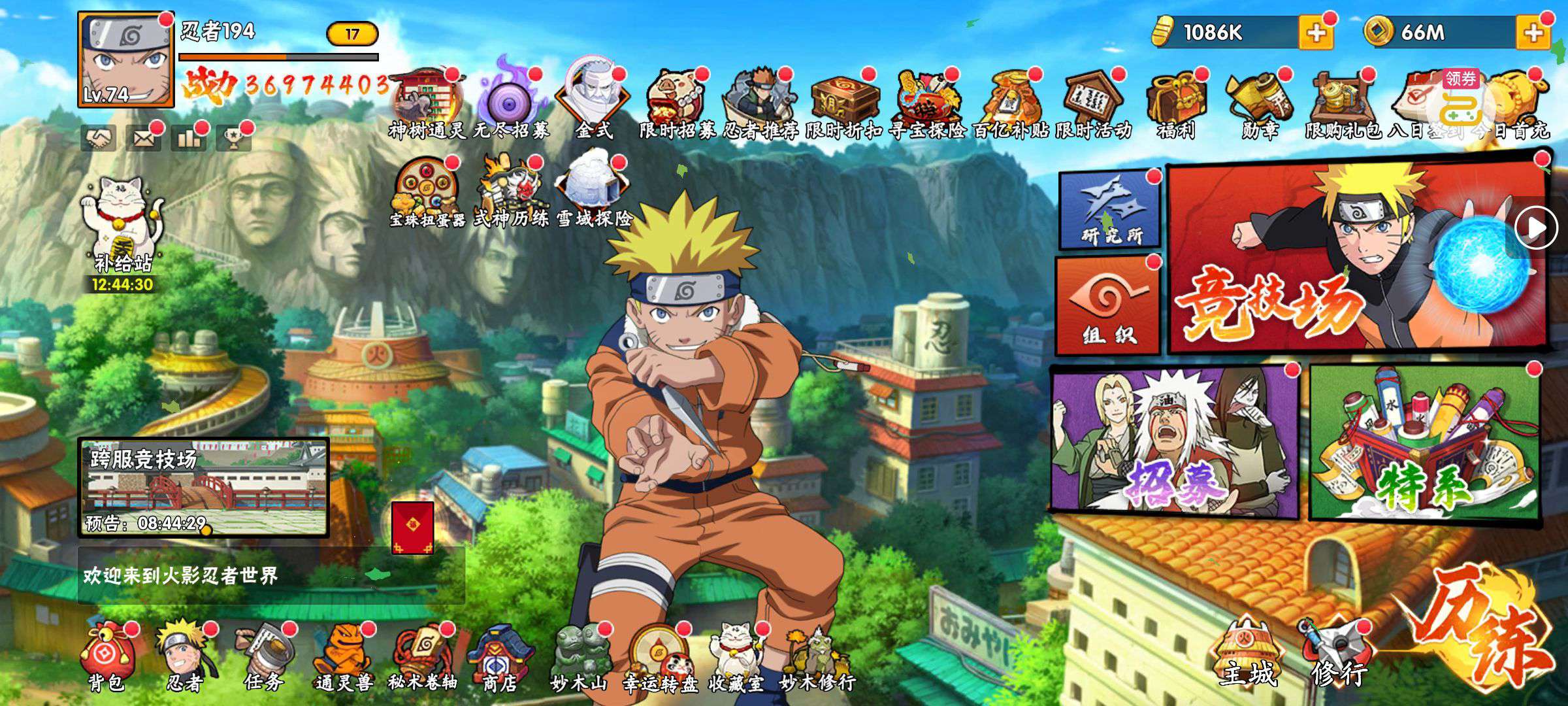Spin the 幸运转盘 lucky wheel

(x=659, y=657)
